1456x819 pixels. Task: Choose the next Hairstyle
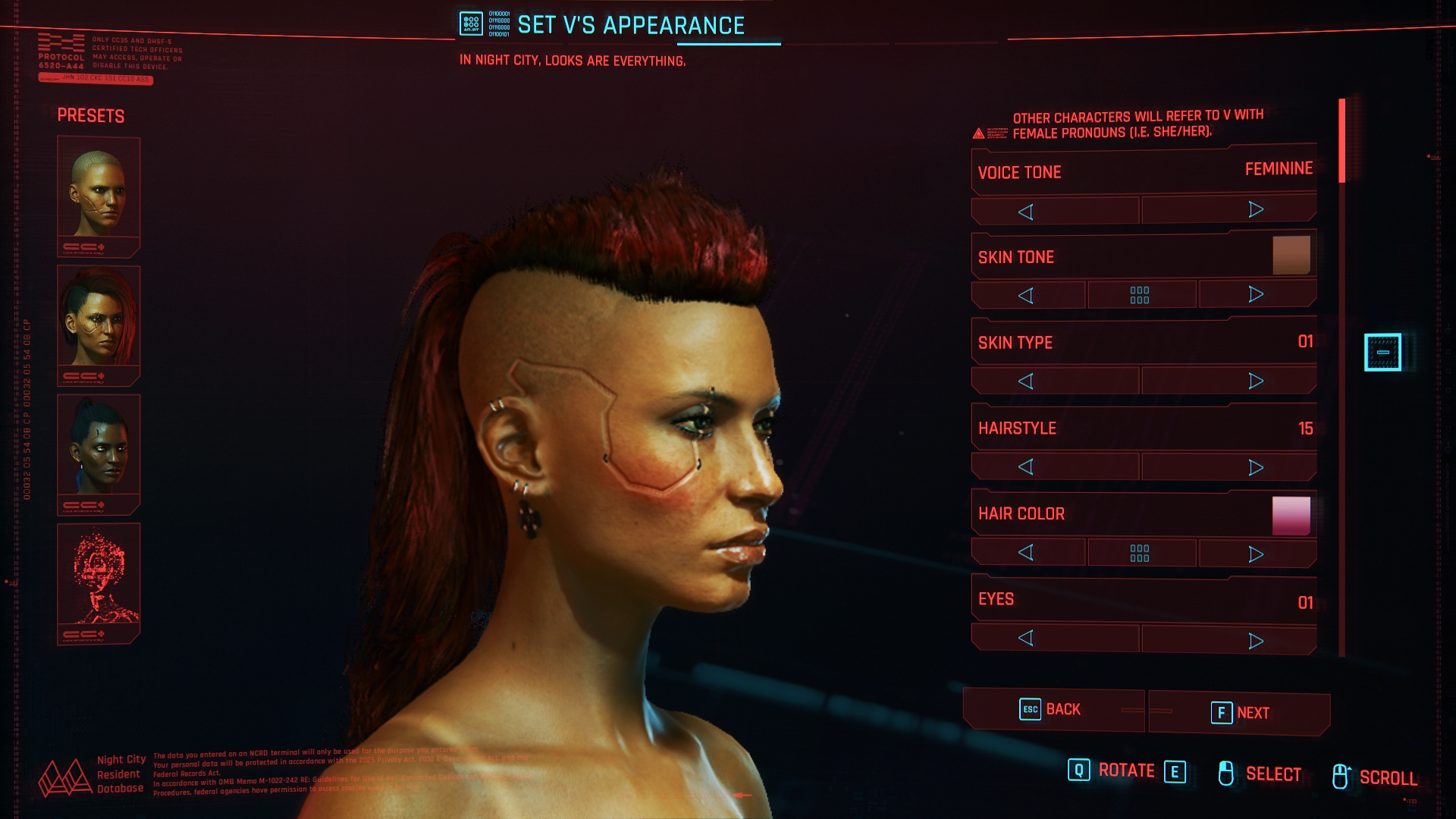coord(1256,467)
